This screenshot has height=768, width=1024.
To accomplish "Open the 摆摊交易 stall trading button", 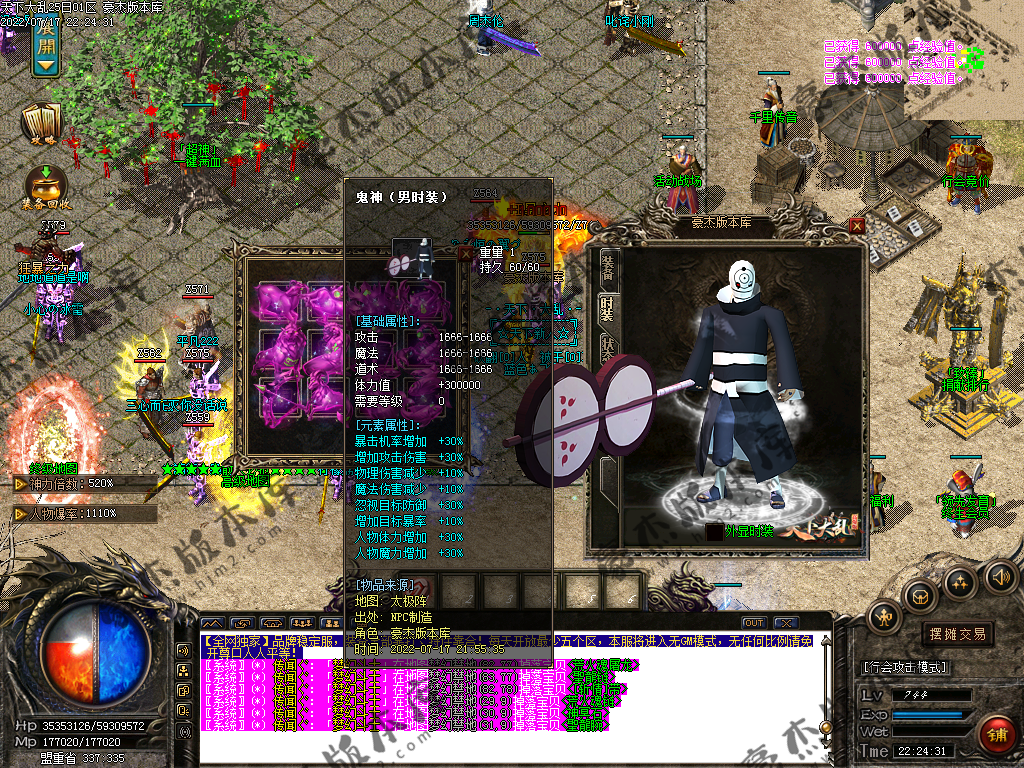I will point(957,634).
